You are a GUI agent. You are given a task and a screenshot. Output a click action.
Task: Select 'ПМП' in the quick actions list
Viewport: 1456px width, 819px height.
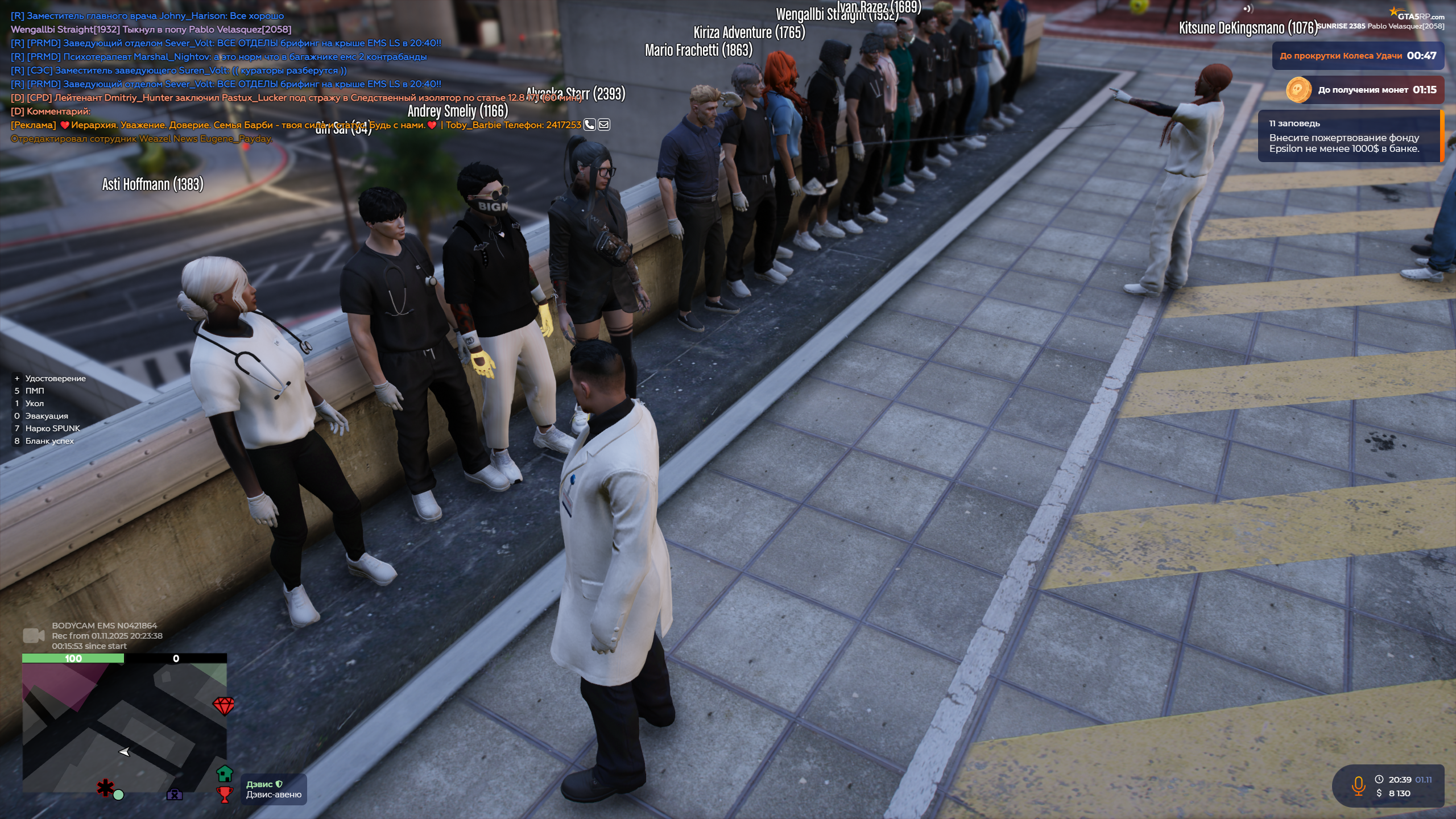pyautogui.click(x=35, y=391)
